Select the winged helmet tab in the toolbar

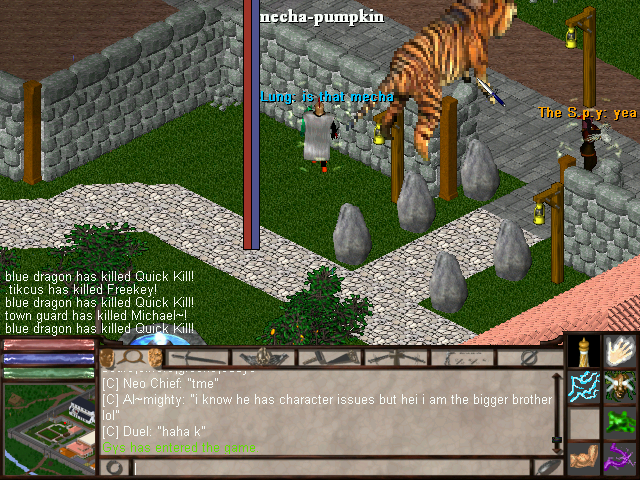tap(263, 357)
